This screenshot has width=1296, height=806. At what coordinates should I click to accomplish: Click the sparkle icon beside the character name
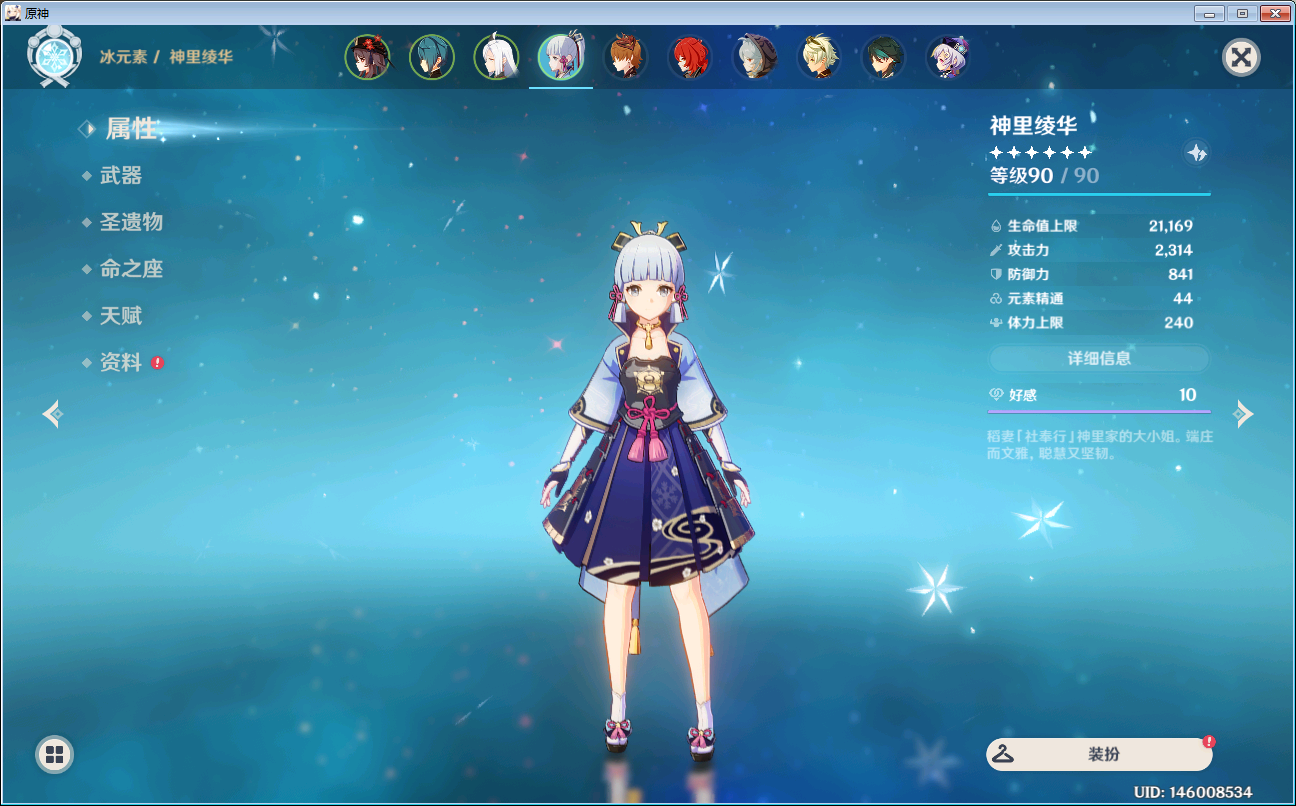pos(1196,152)
